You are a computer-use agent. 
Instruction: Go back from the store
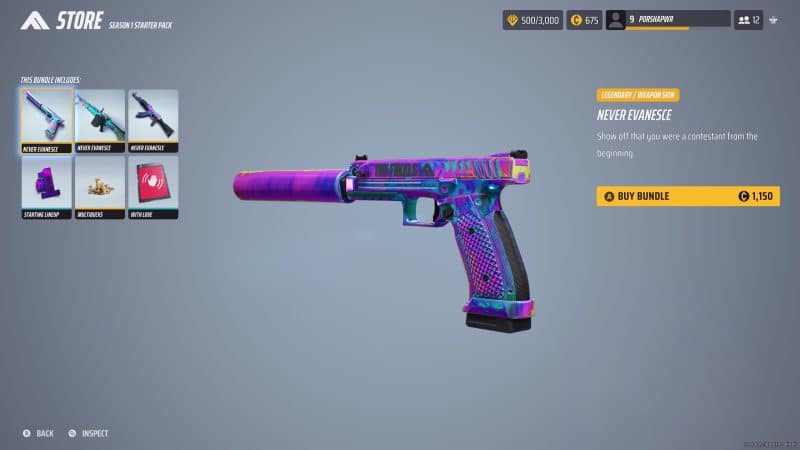click(x=38, y=433)
